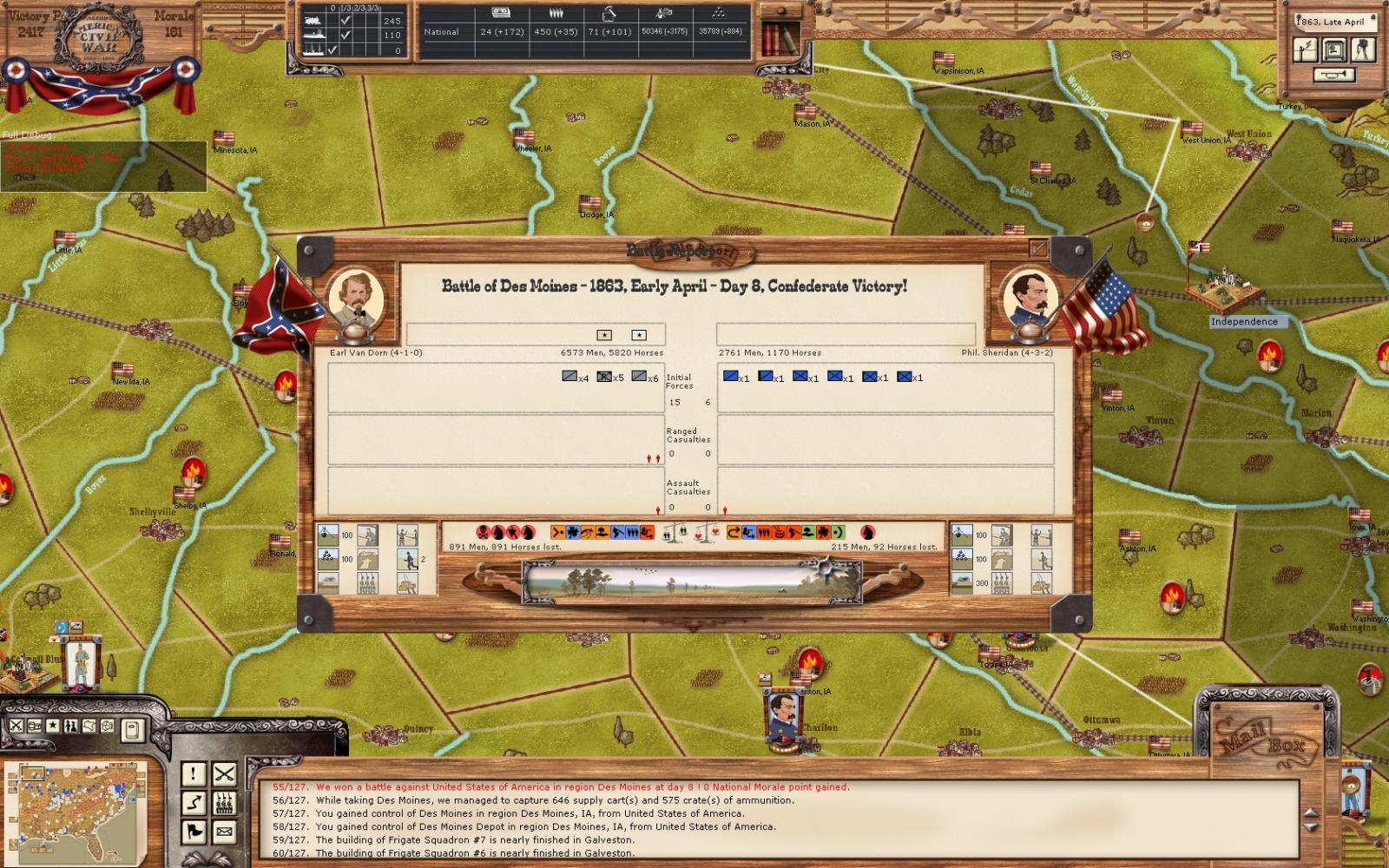Click the battle won message in the log
Image resolution: width=1389 pixels, height=868 pixels.
[582, 787]
